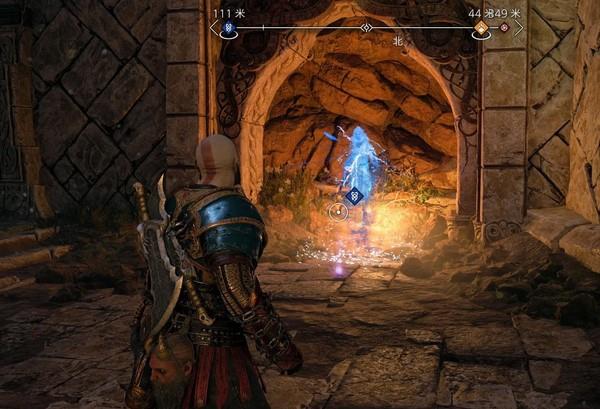Viewport: 600px width, 409px height.
Task: Select the blue marker on the compass bar
Action: point(228,28)
